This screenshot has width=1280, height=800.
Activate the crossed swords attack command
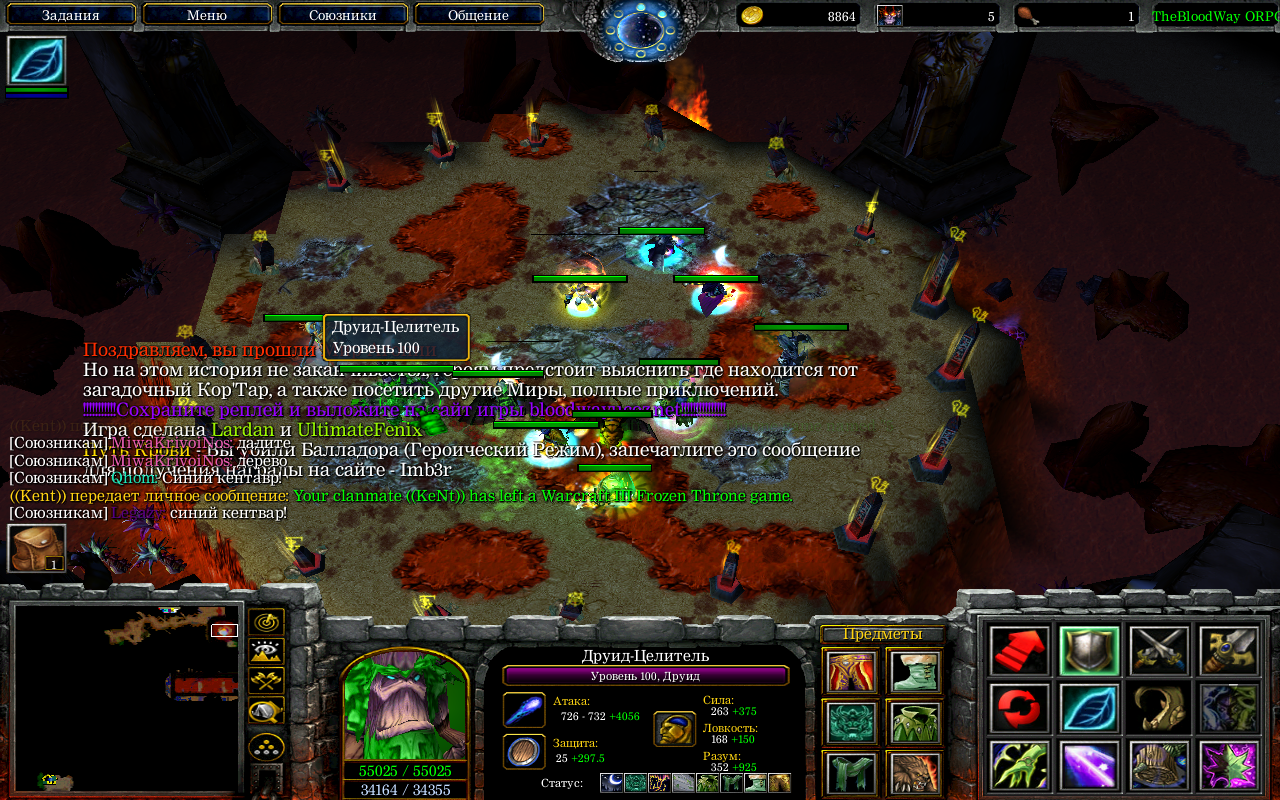pyautogui.click(x=1159, y=651)
